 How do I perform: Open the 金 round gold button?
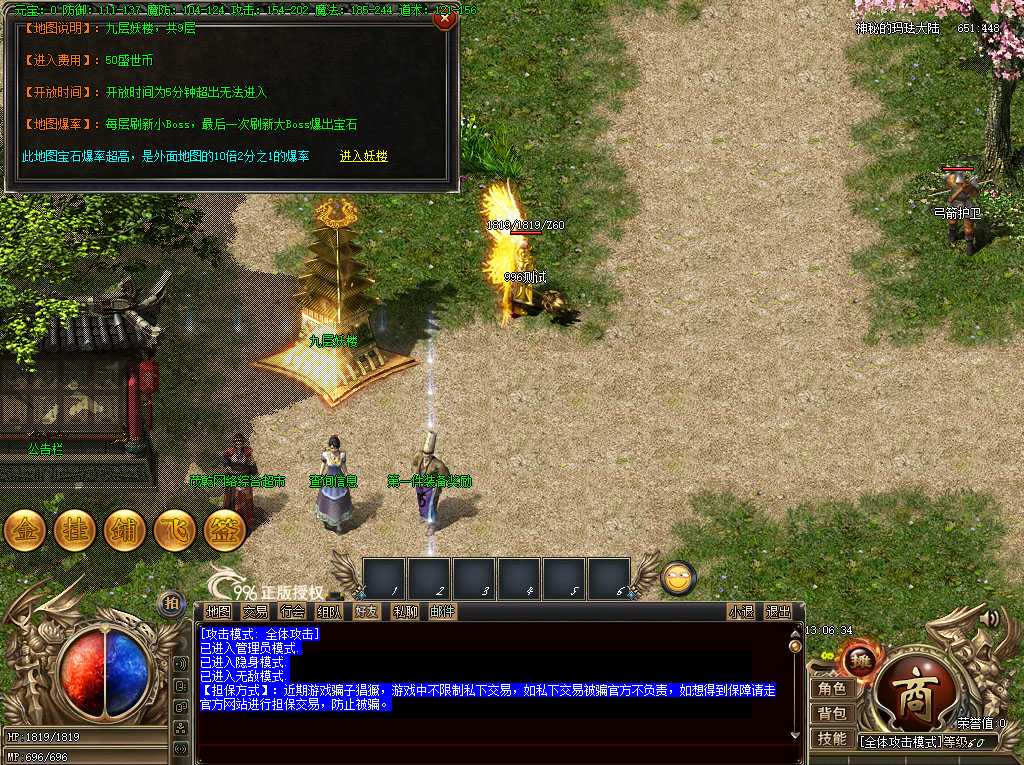[25, 530]
